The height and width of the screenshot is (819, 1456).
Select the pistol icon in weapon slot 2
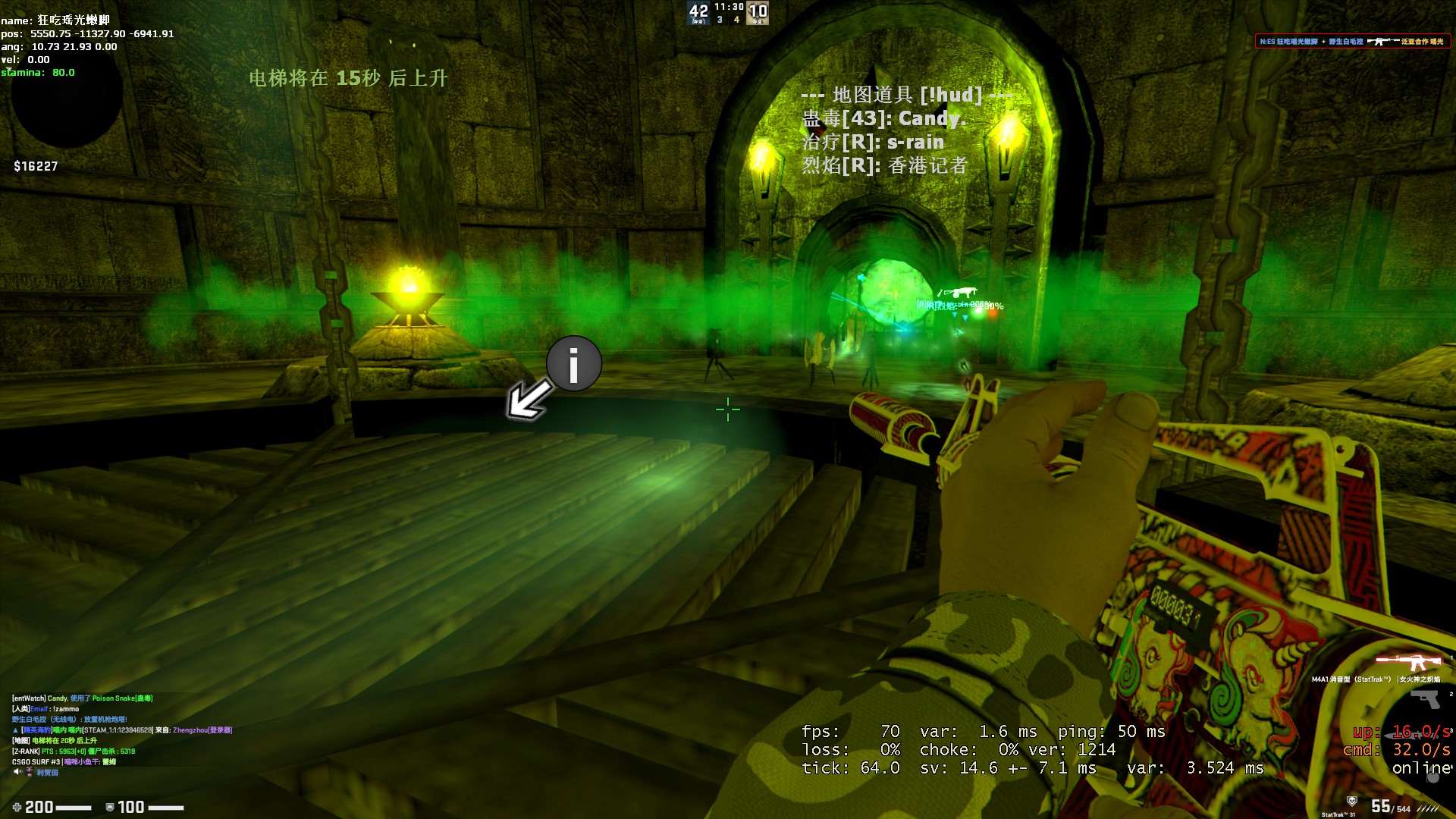(x=1424, y=699)
